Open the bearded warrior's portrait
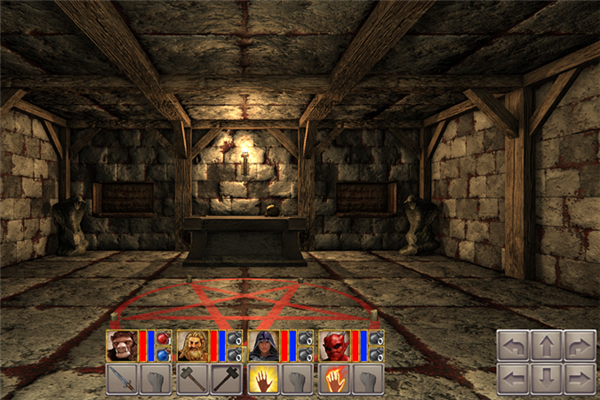 (192, 345)
